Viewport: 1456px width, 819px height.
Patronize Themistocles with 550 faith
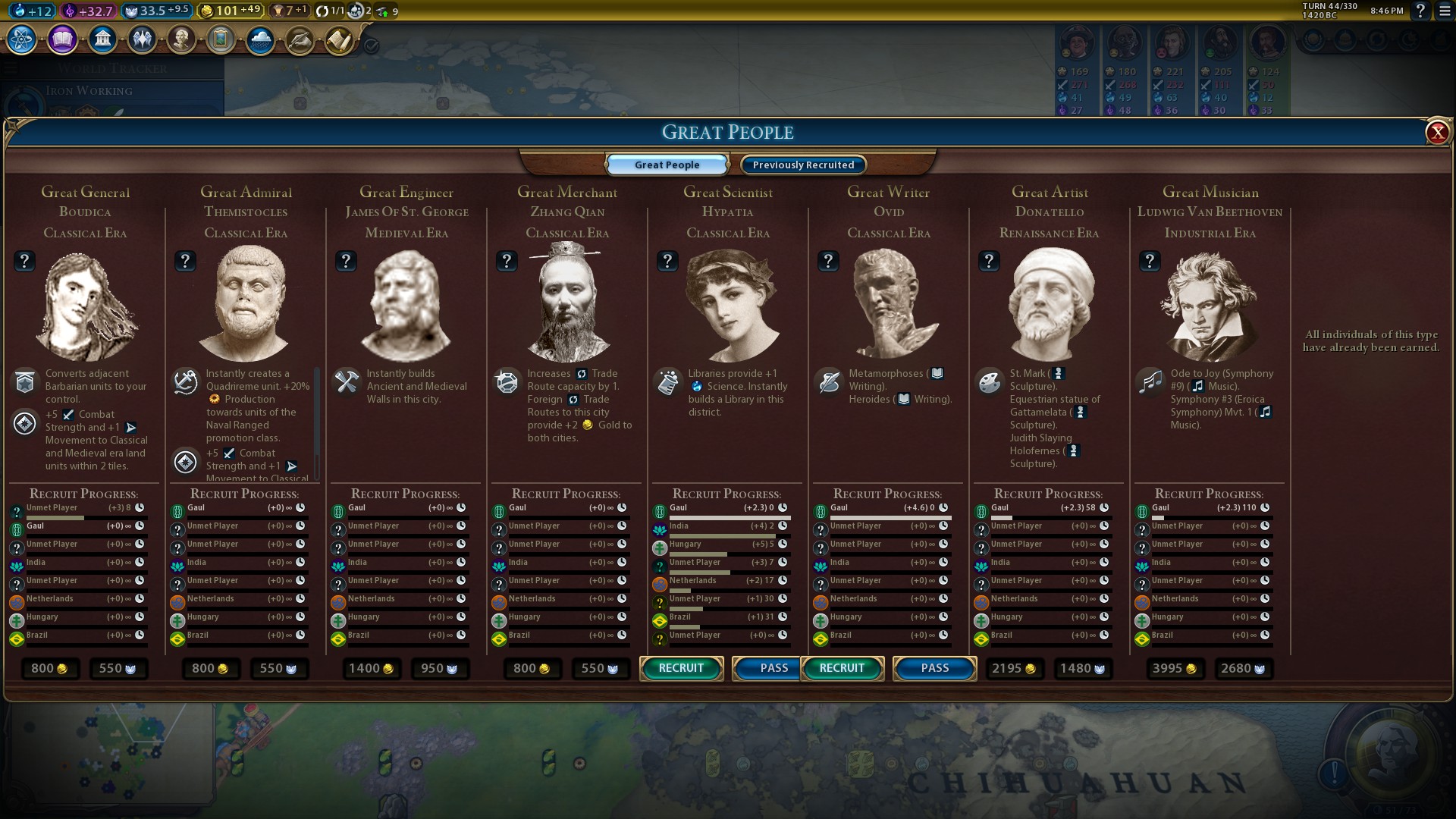pos(279,669)
